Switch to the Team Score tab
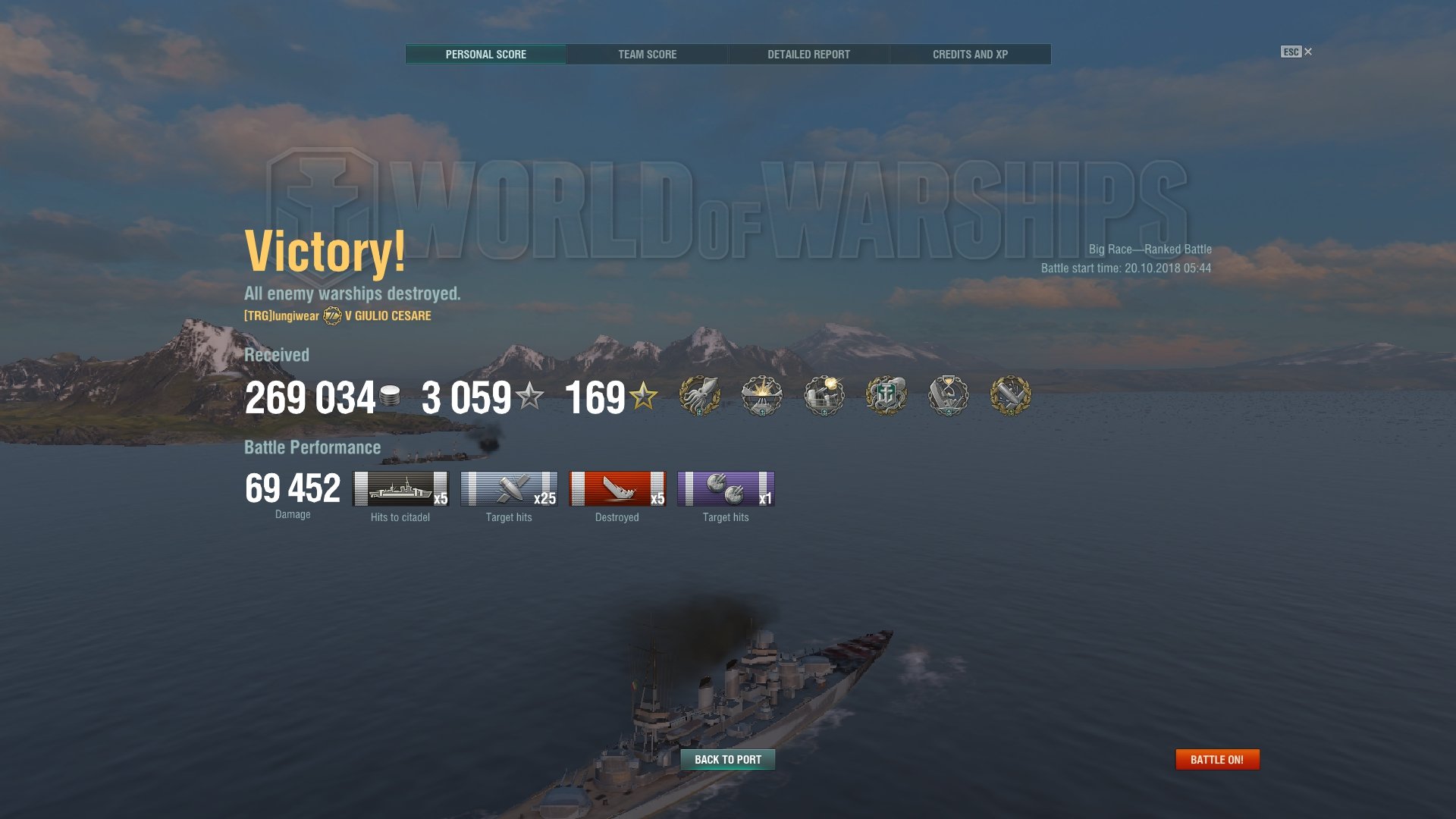Viewport: 1456px width, 819px height. 647,54
